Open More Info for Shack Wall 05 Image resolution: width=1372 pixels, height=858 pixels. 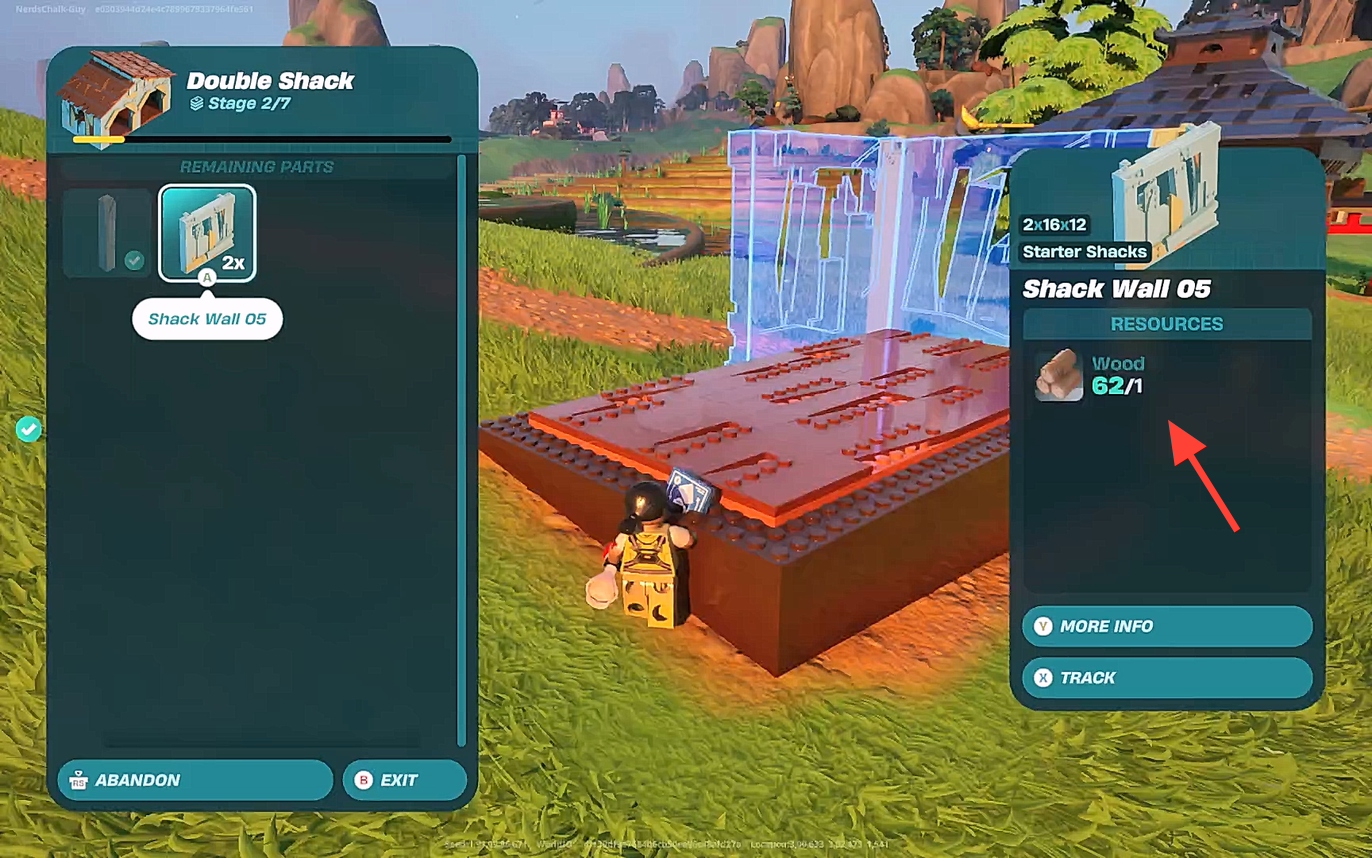[x=1166, y=626]
